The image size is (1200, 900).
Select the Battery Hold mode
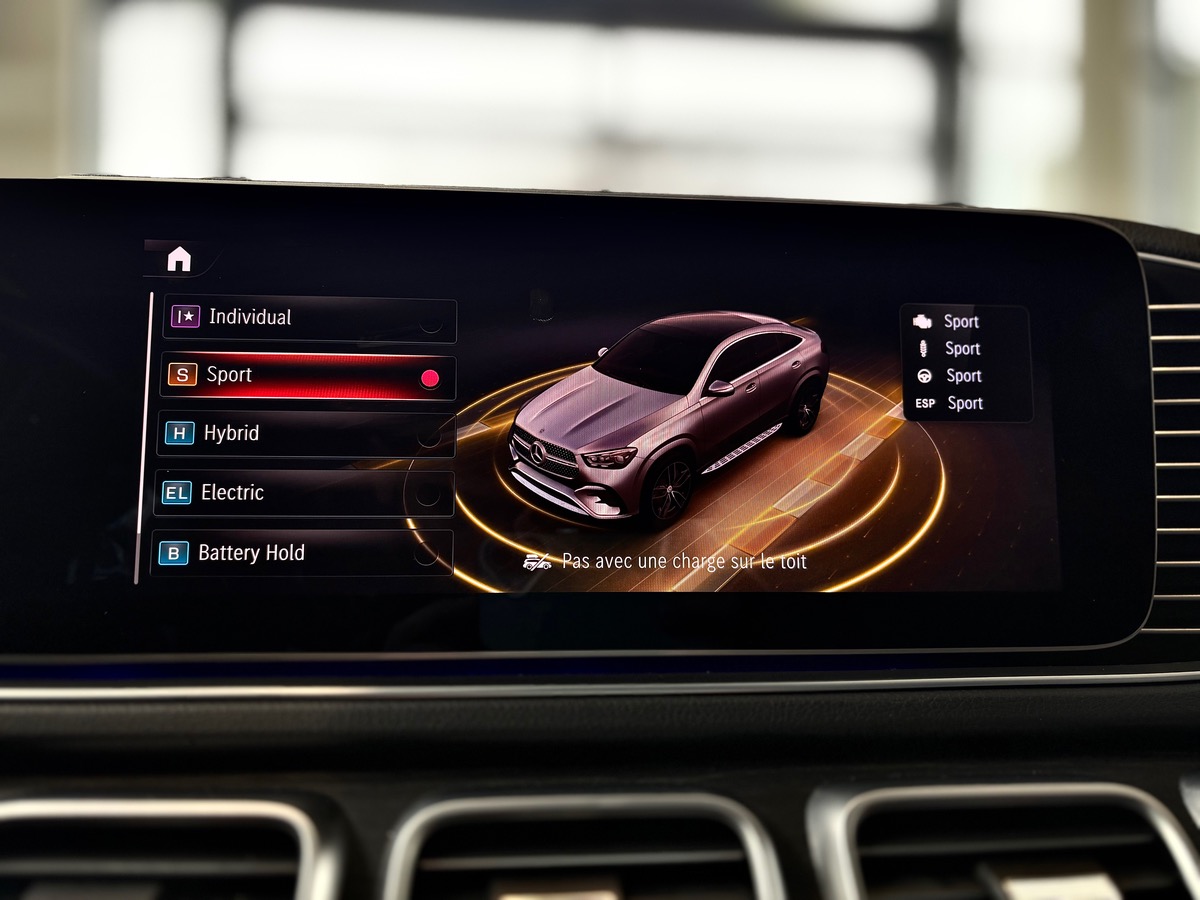pos(302,553)
